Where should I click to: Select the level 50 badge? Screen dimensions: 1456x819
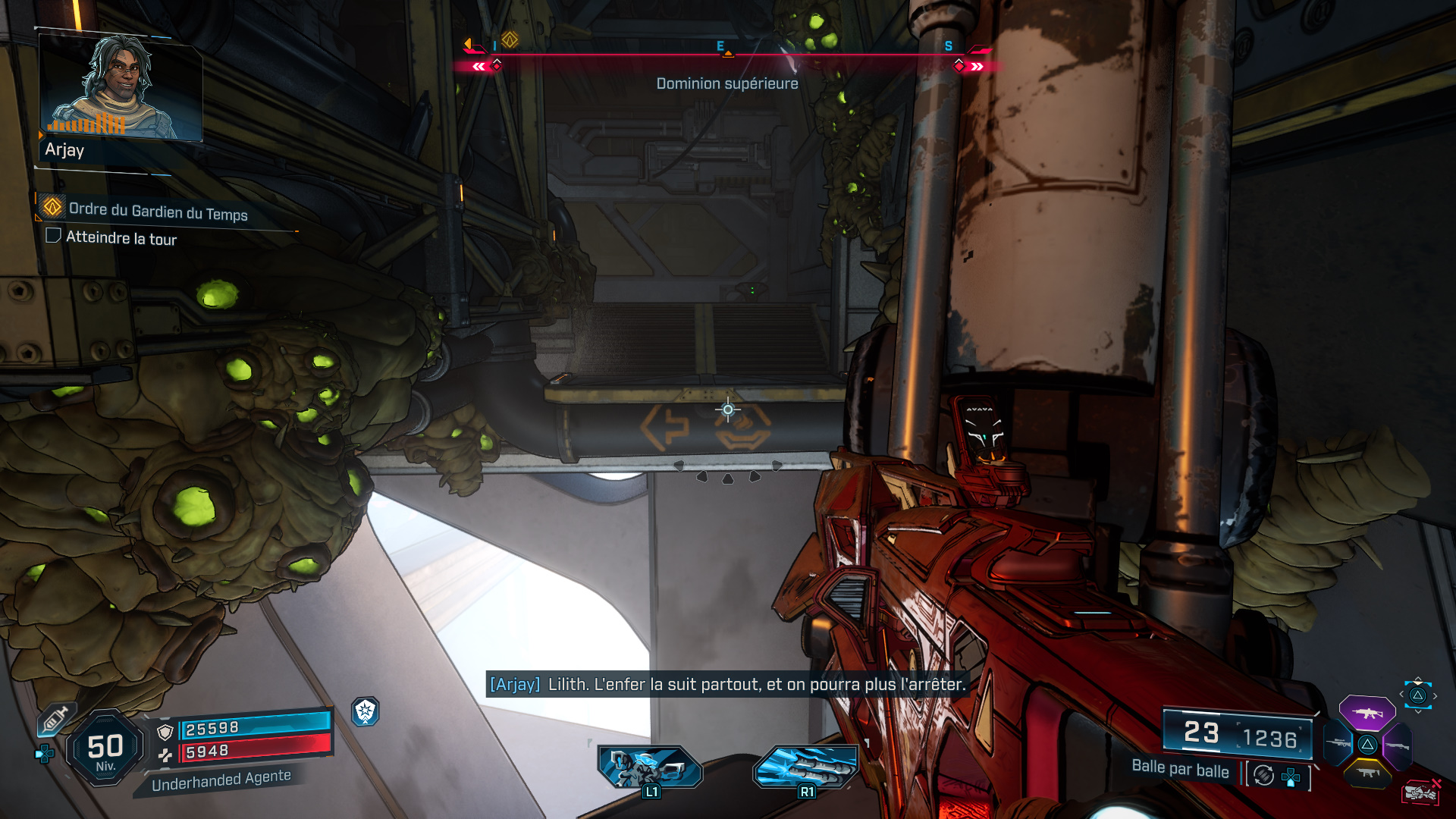coord(105,748)
